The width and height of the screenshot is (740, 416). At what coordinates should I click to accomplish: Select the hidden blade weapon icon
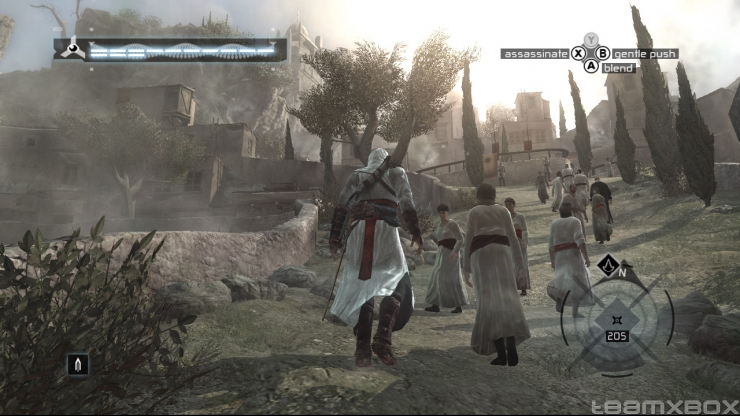77,363
